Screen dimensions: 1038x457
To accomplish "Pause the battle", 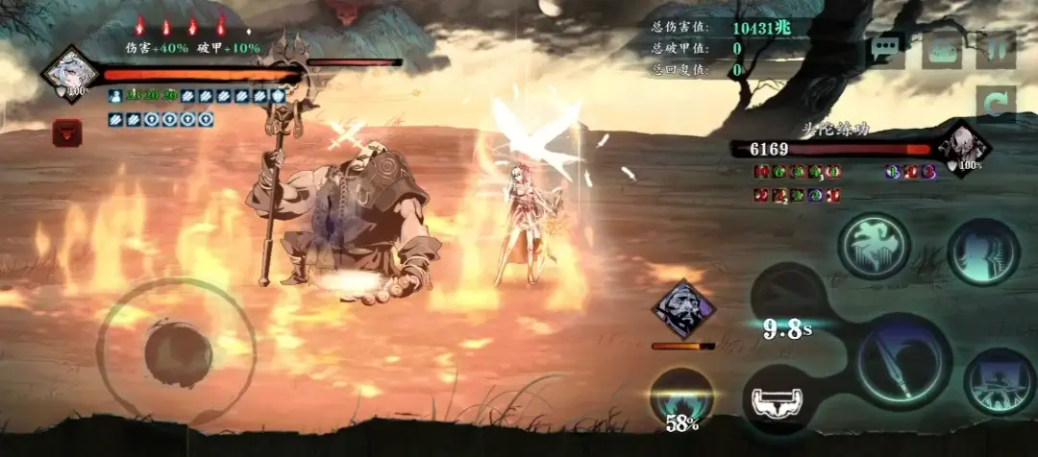I will pyautogui.click(x=996, y=50).
